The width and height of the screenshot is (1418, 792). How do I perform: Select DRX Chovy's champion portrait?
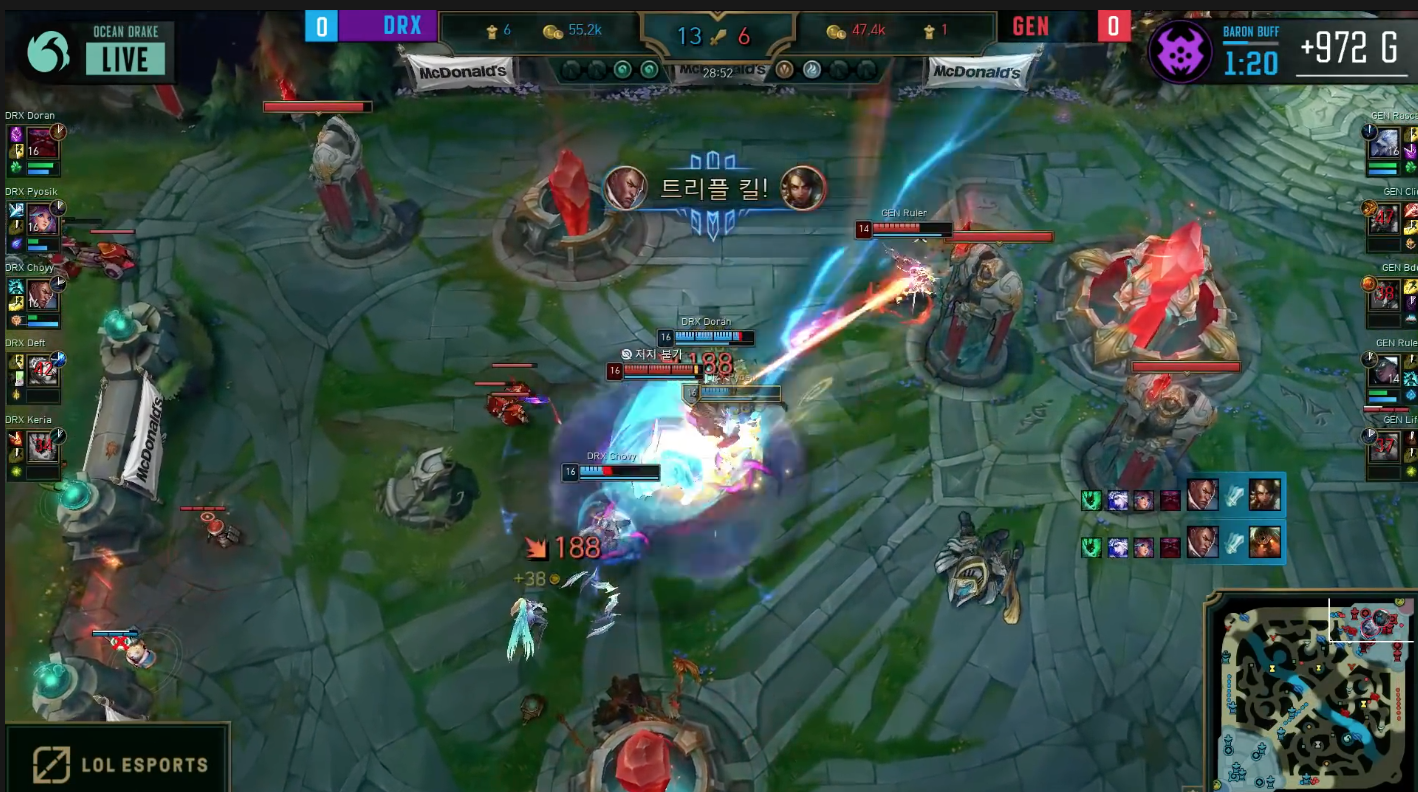click(x=43, y=293)
